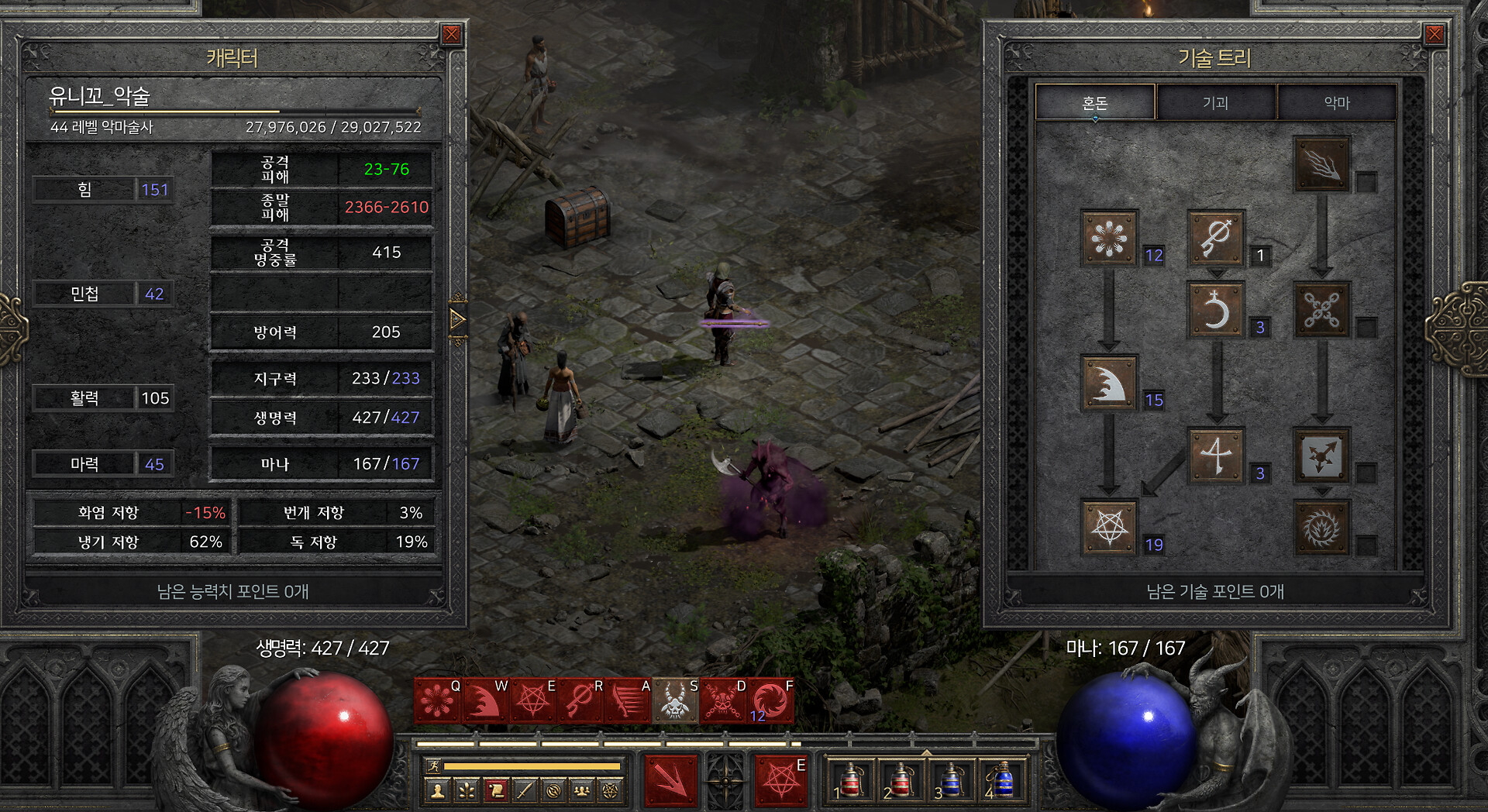This screenshot has width=1488, height=812.
Task: Open the quest log scroll button
Action: tap(495, 791)
